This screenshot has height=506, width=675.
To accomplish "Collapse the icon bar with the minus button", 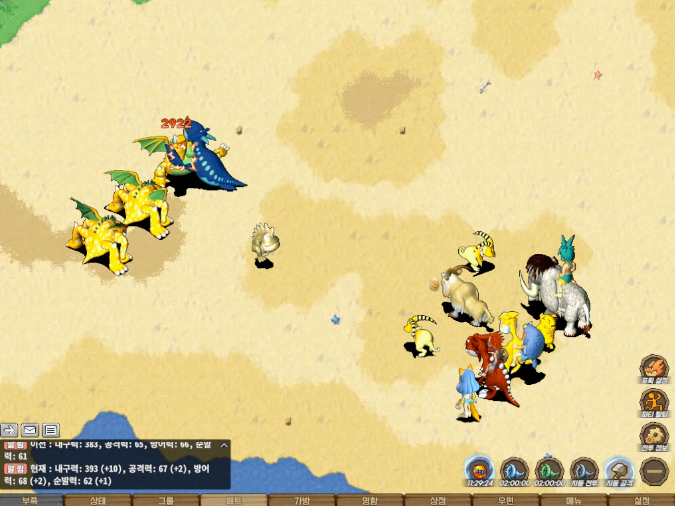I will coord(655,470).
